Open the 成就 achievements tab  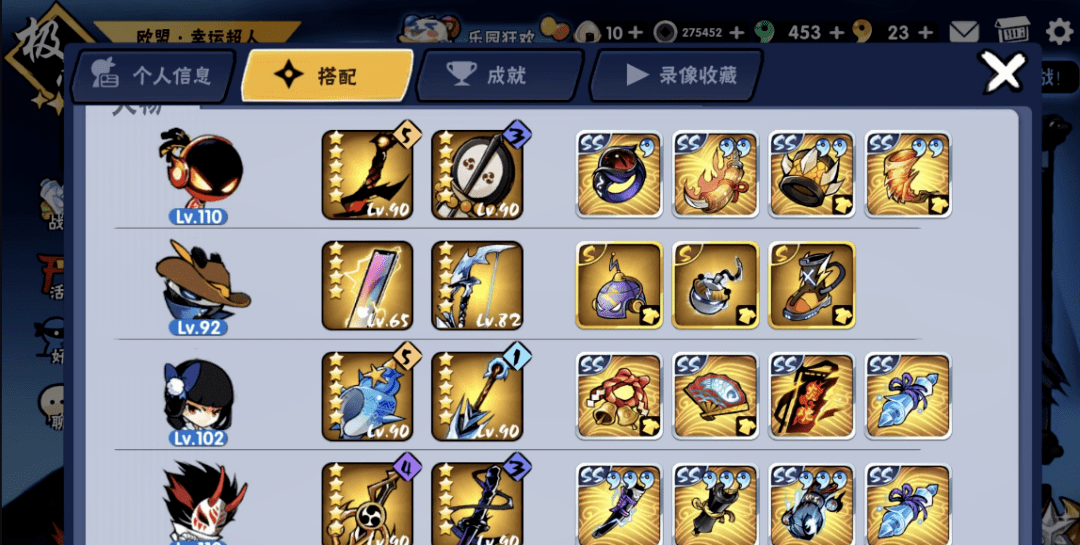pyautogui.click(x=498, y=75)
